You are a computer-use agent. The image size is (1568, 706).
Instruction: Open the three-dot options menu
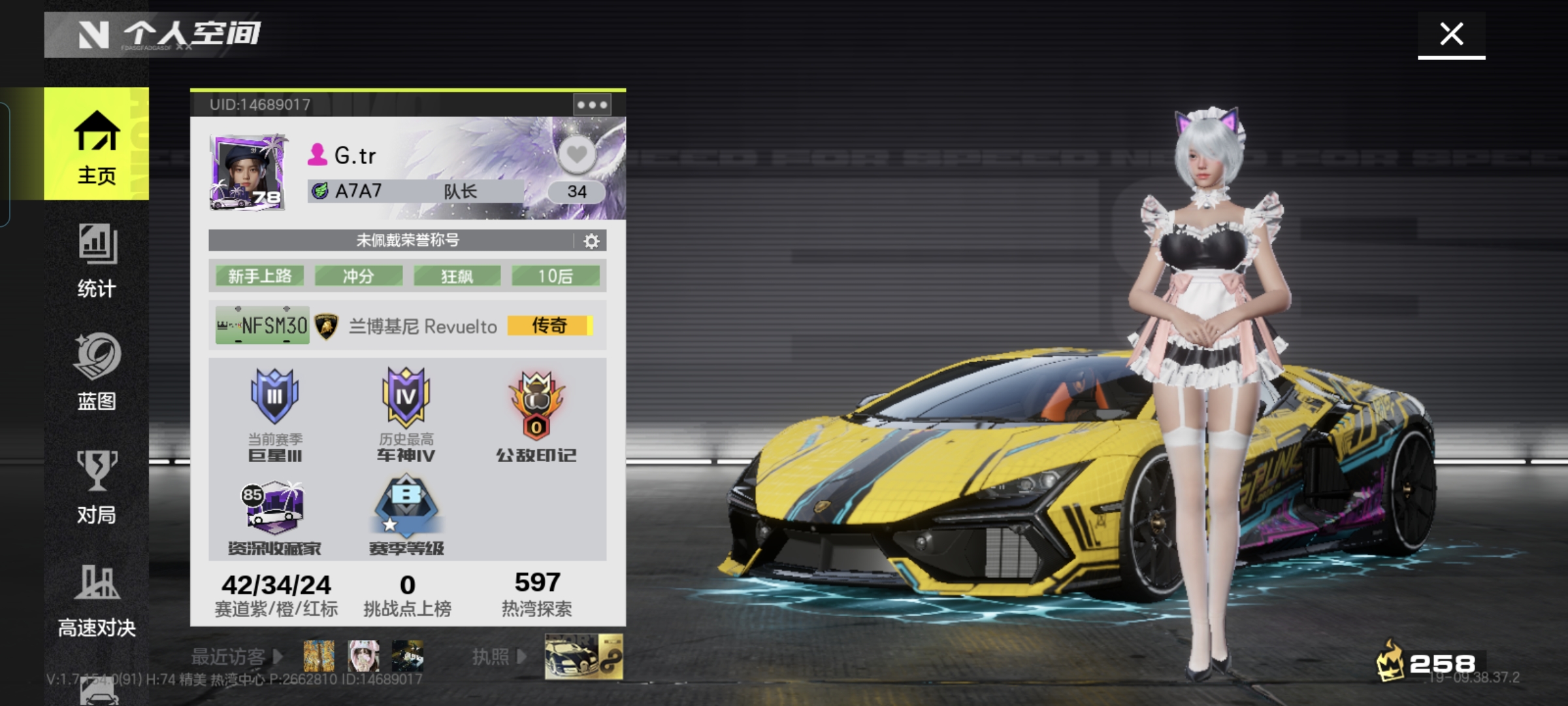click(x=592, y=105)
